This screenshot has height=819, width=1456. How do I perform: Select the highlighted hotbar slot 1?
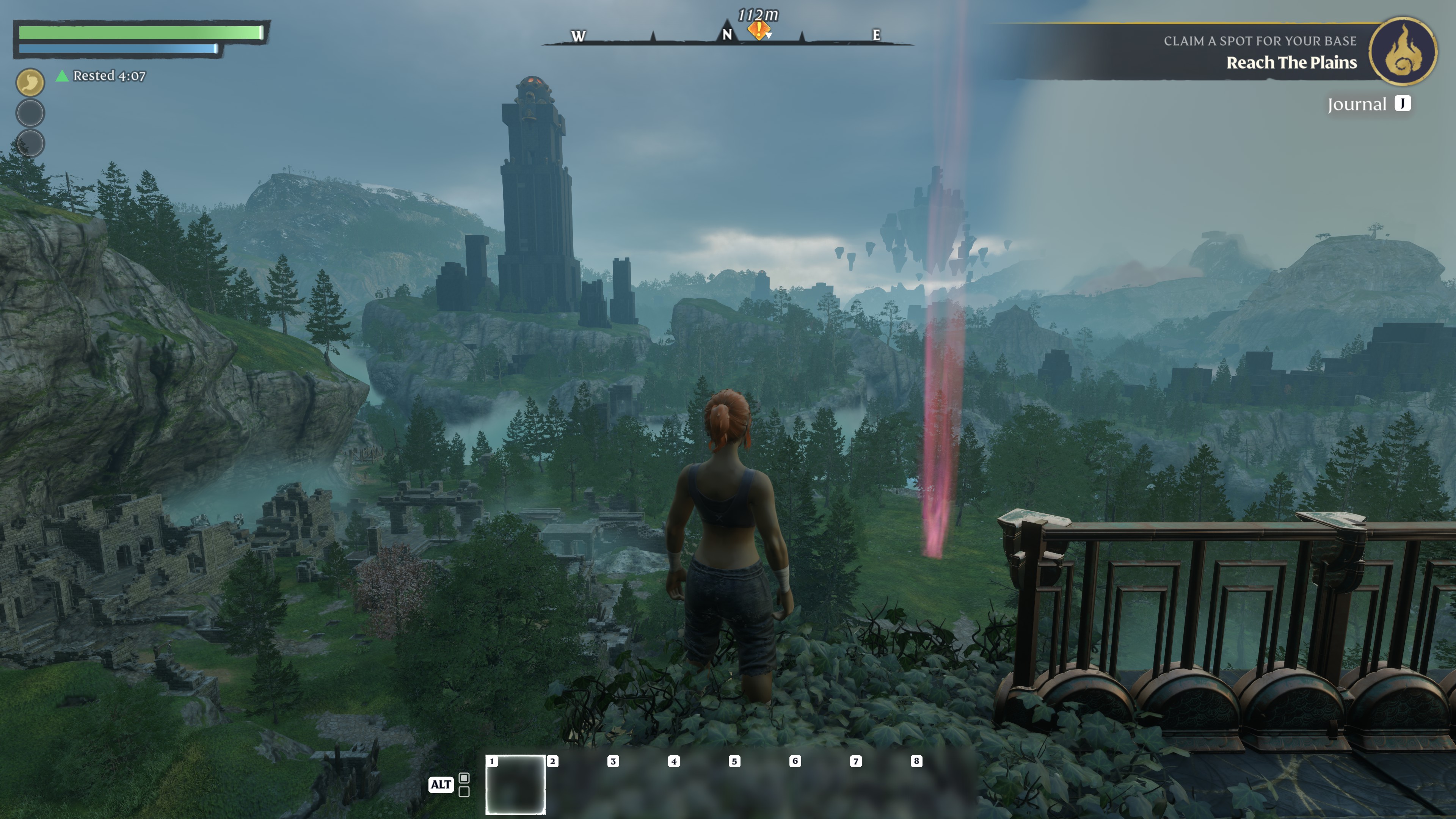point(516,784)
